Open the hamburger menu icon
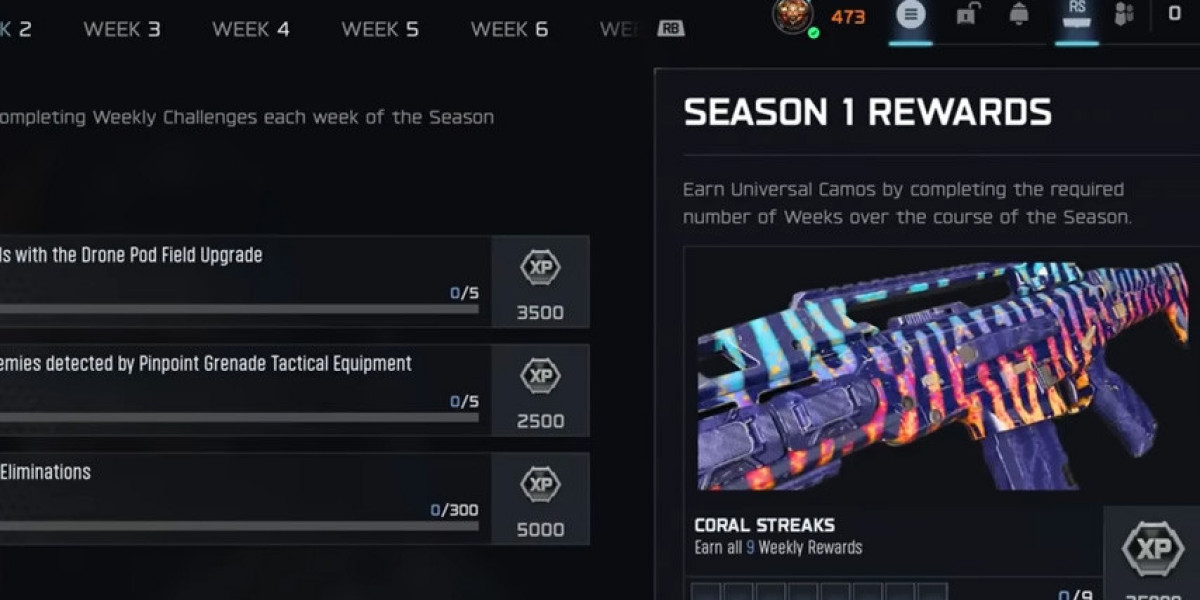Image resolution: width=1200 pixels, height=600 pixels. pyautogui.click(x=911, y=16)
